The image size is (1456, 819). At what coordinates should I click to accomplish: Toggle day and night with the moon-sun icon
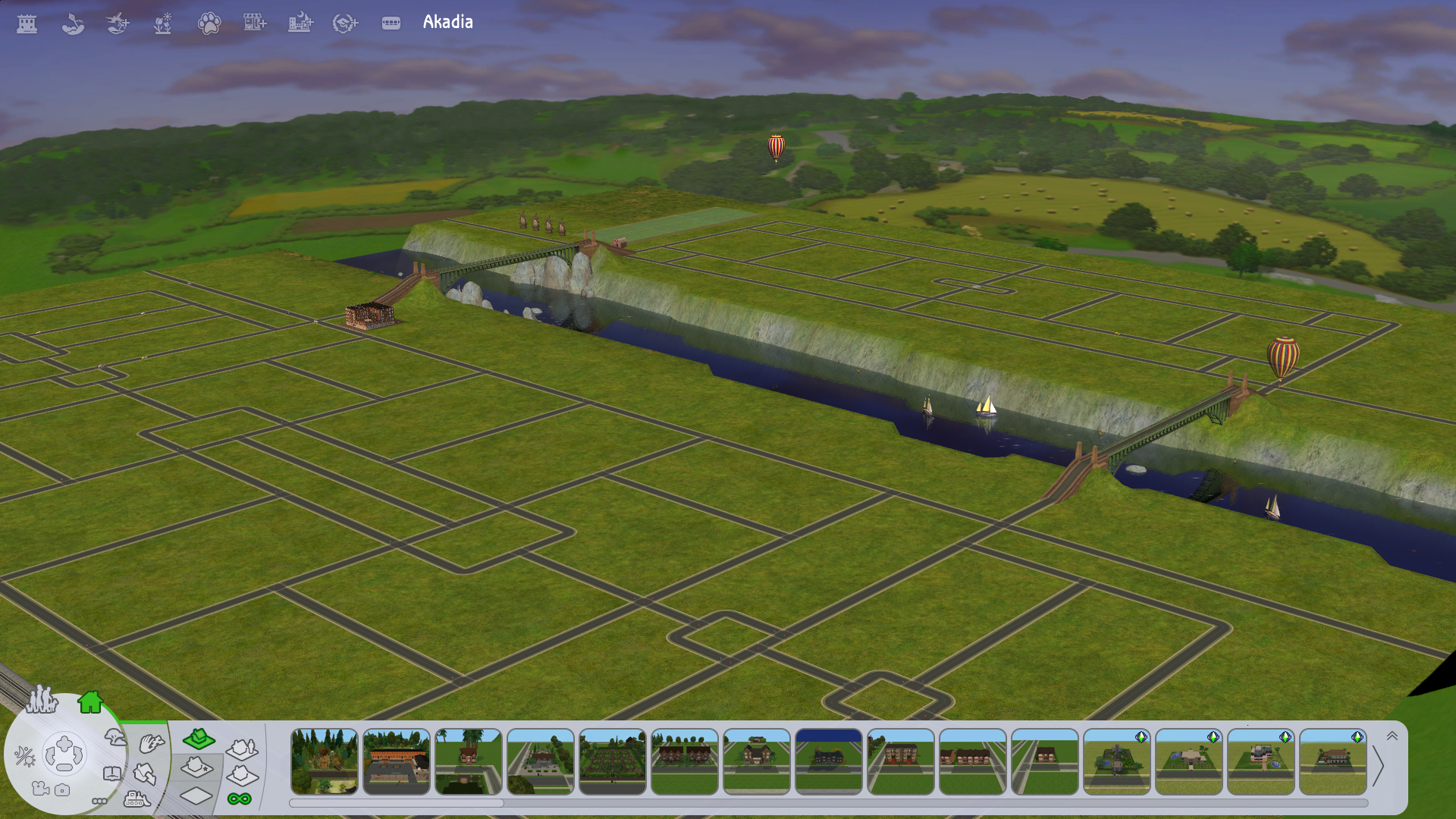[x=24, y=755]
